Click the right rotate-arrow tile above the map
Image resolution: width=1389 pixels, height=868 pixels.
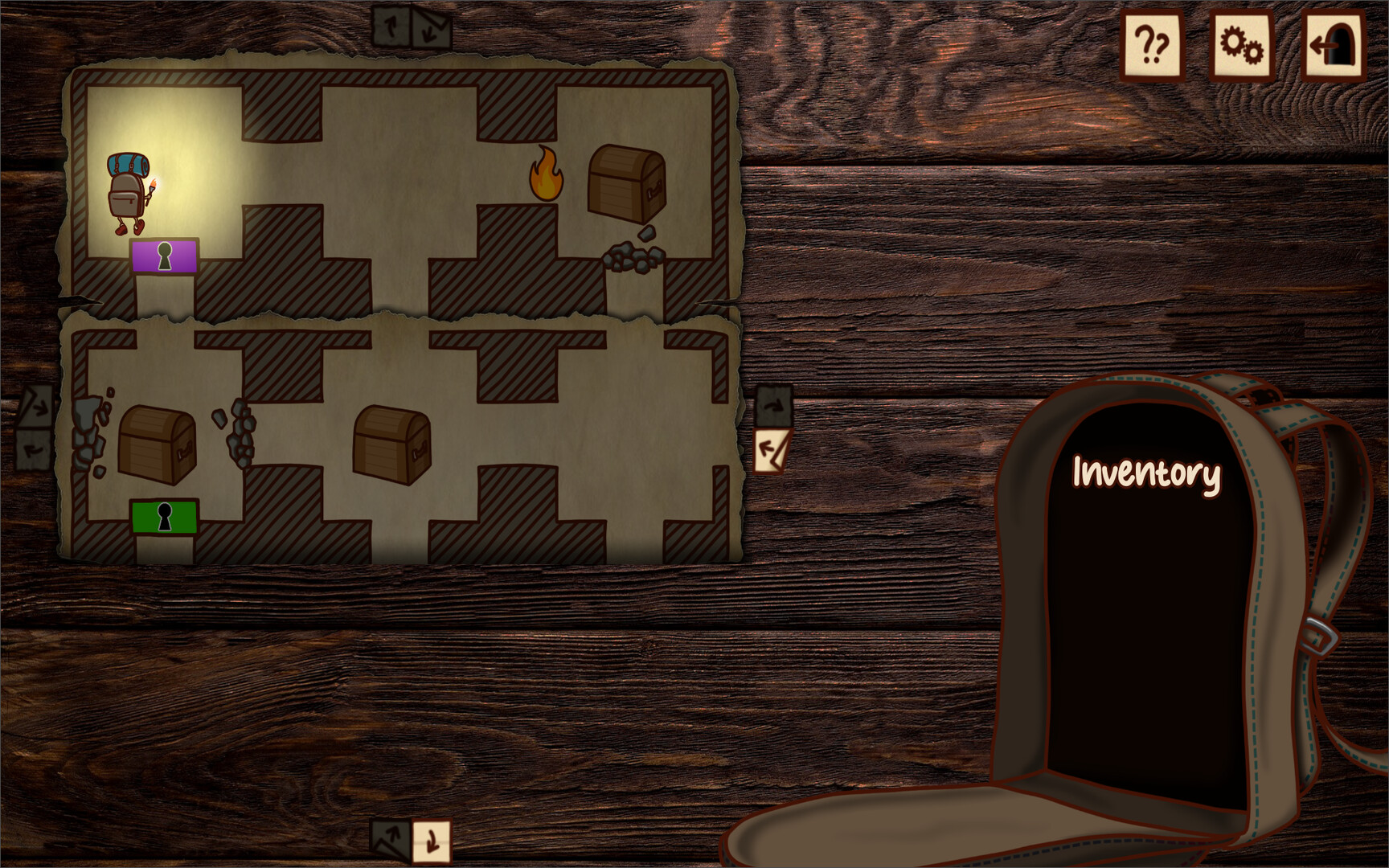tap(432, 24)
